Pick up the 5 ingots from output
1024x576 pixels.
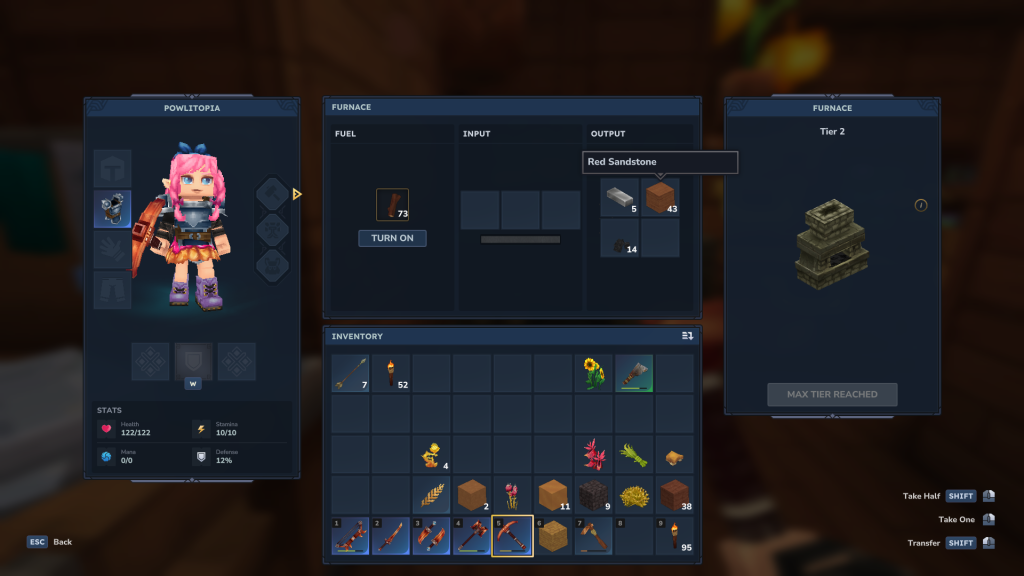point(620,197)
